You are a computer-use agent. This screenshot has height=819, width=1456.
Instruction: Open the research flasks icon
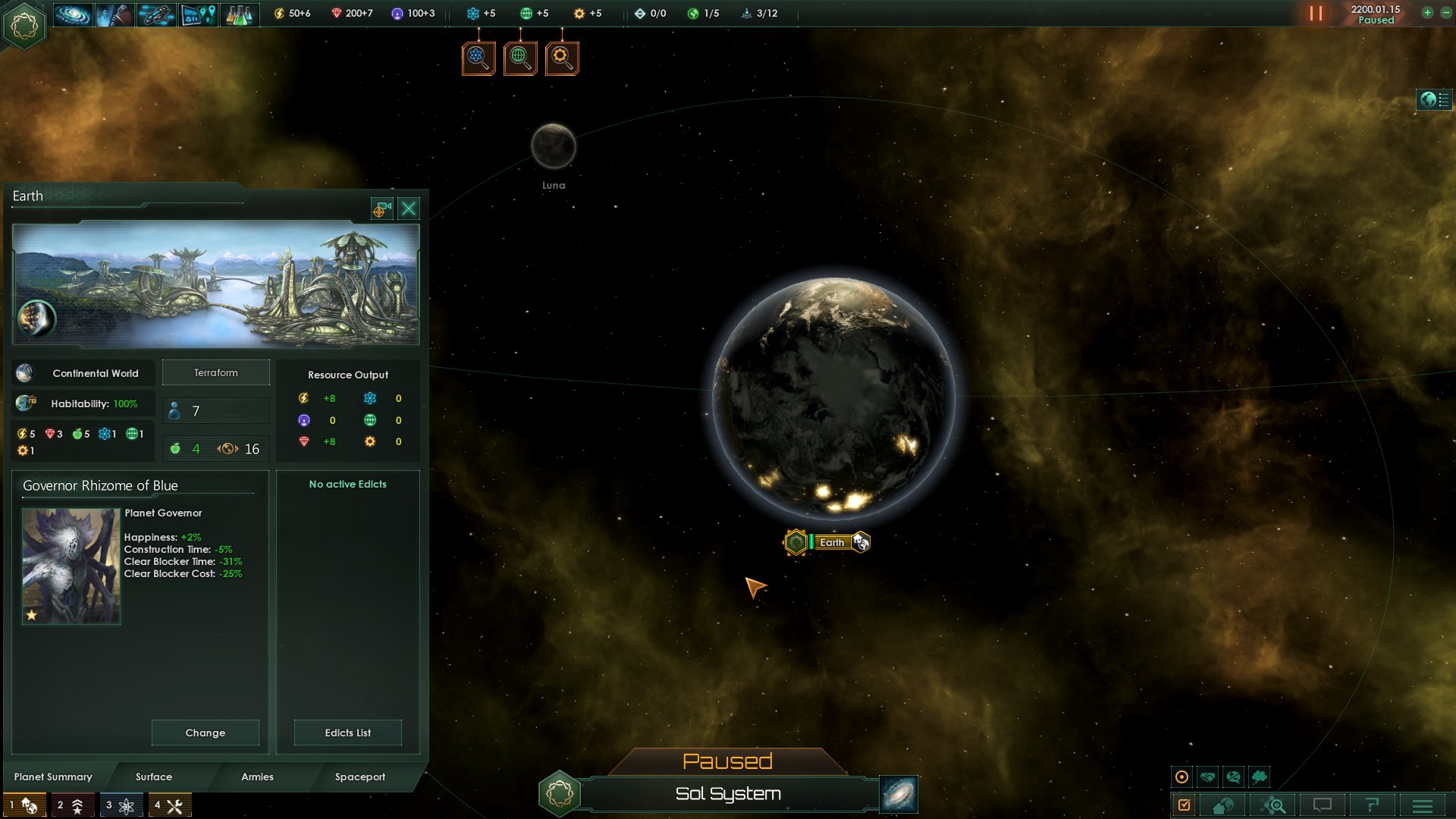239,14
